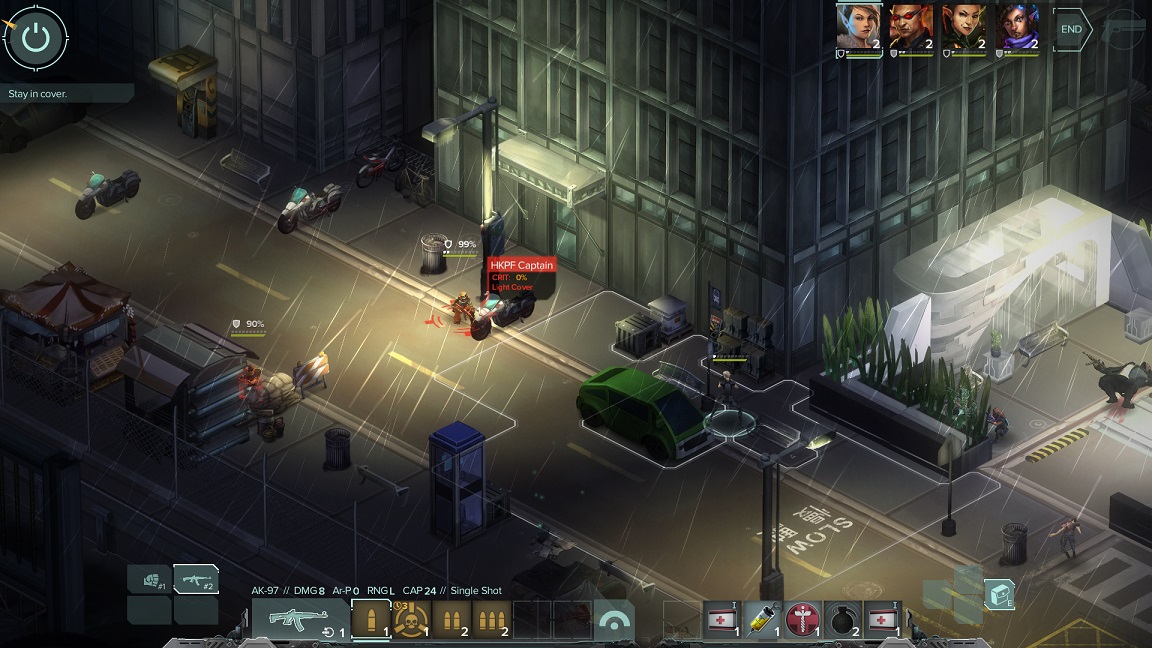The width and height of the screenshot is (1152, 648).
Task: Select the three-bullet full auto ability
Action: click(x=491, y=620)
